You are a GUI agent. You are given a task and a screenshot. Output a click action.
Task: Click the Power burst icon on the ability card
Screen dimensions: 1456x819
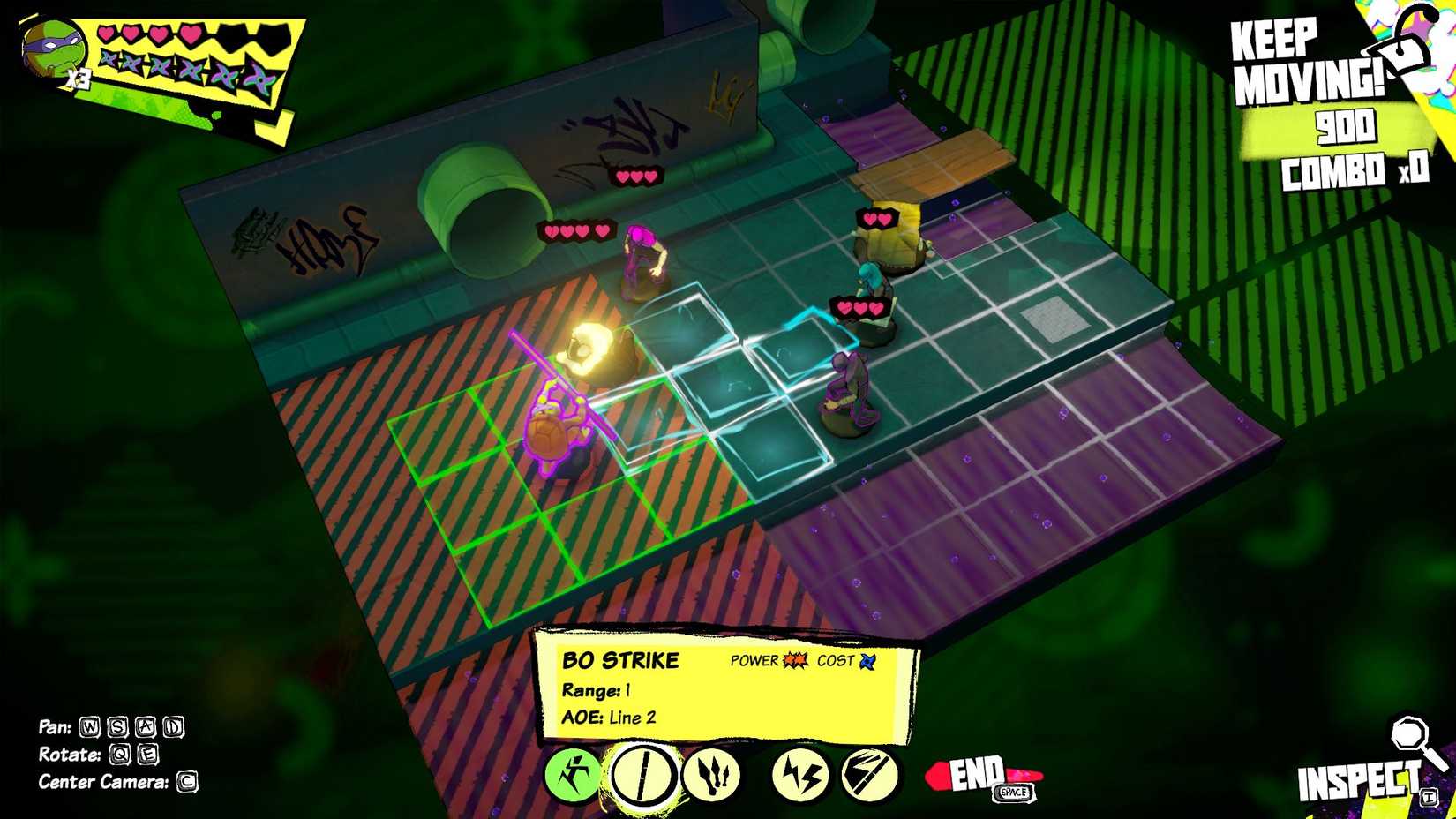tap(793, 659)
